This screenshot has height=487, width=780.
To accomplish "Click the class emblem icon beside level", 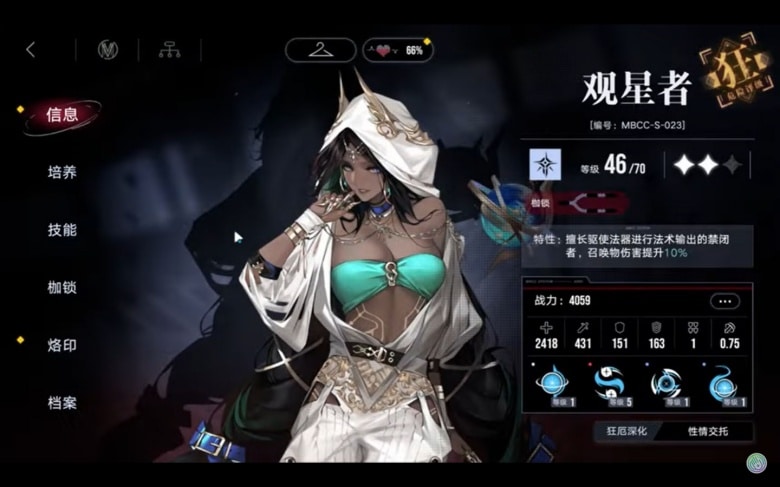I will pos(545,164).
